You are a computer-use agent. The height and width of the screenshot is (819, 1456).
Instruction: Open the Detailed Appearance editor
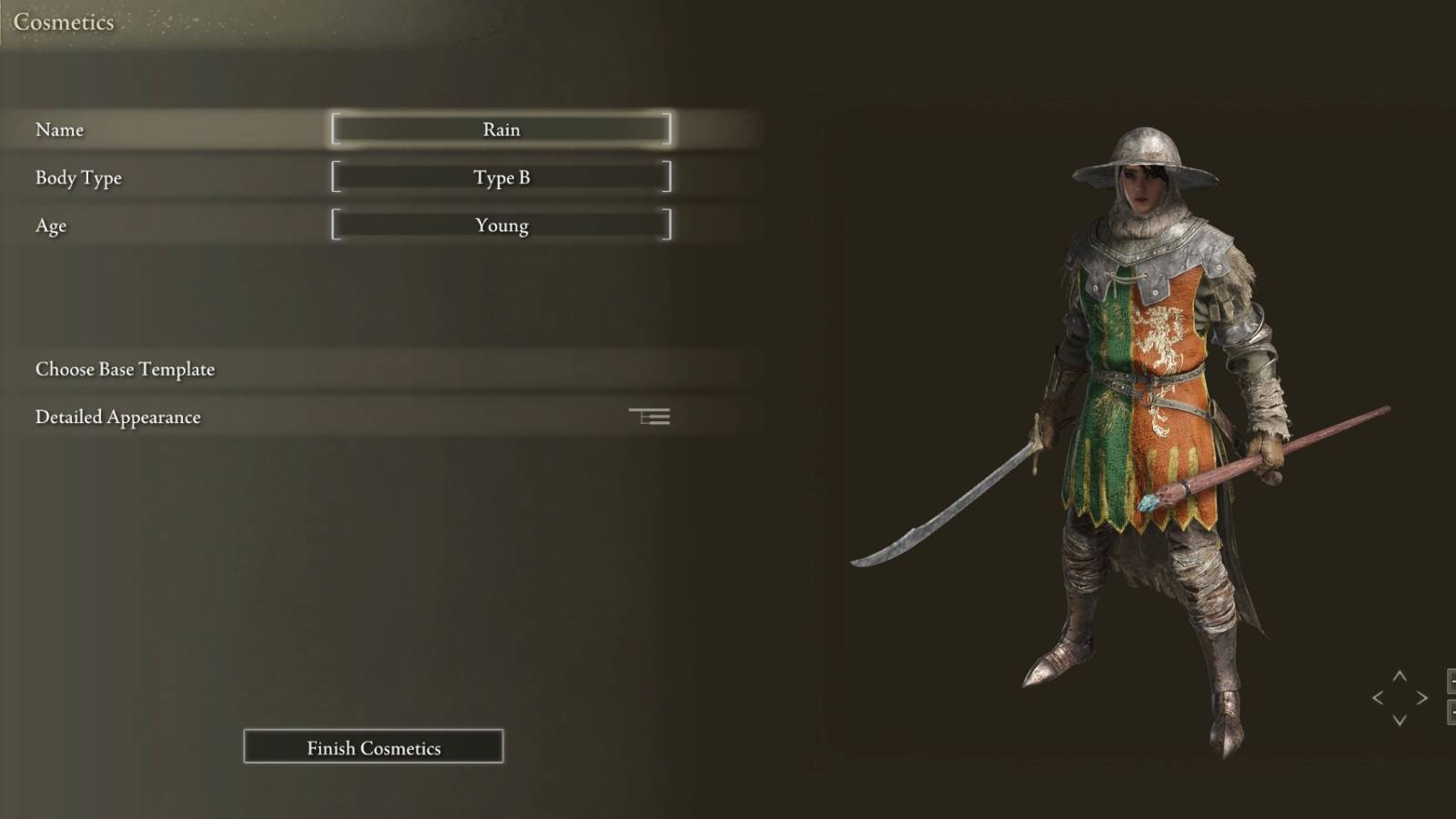coord(117,417)
